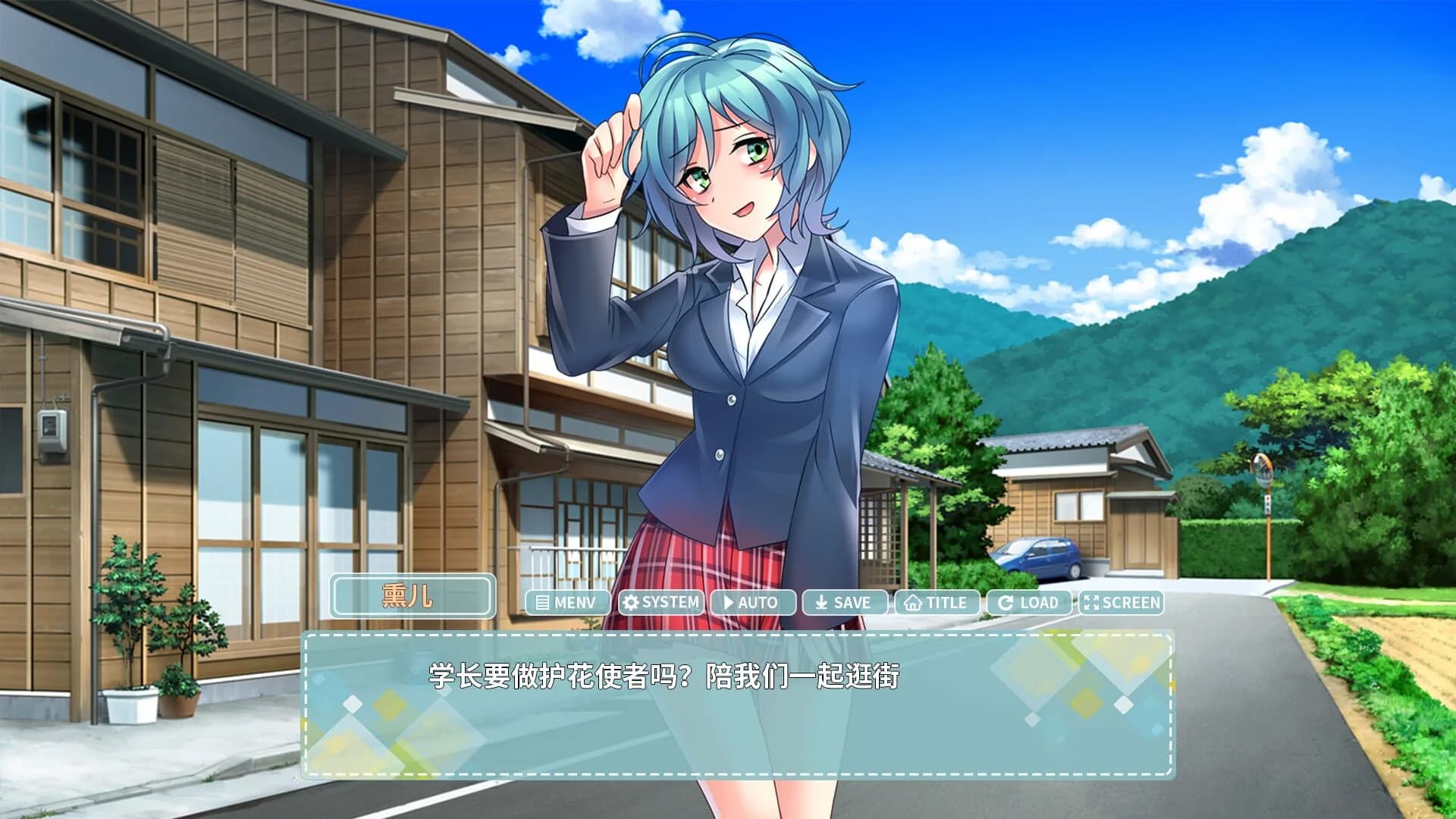Click the download arrow icon on SAVE button
Screen dimensions: 1456x819
coord(821,604)
